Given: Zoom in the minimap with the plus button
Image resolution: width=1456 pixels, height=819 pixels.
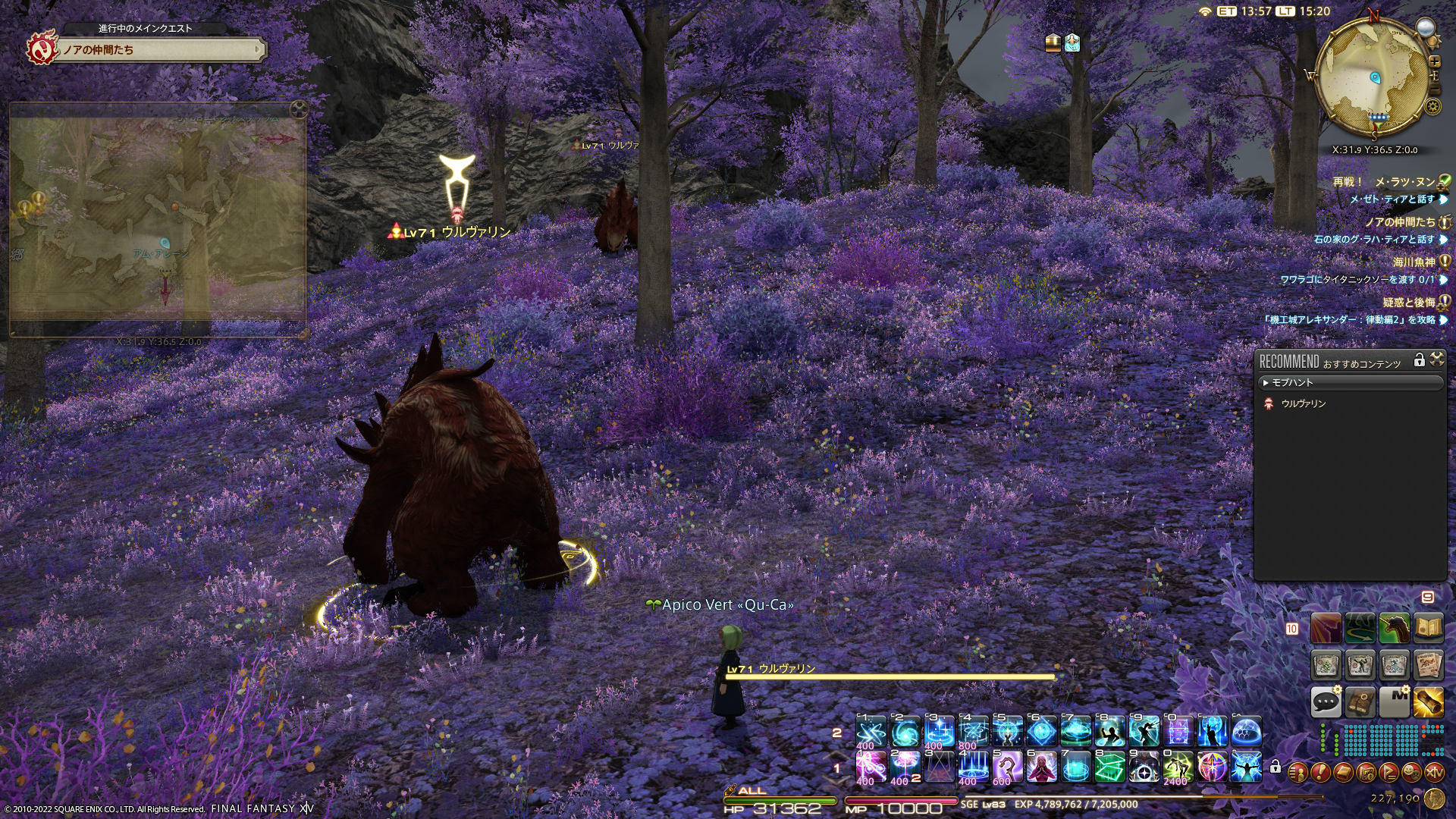Looking at the screenshot, I should (1435, 61).
